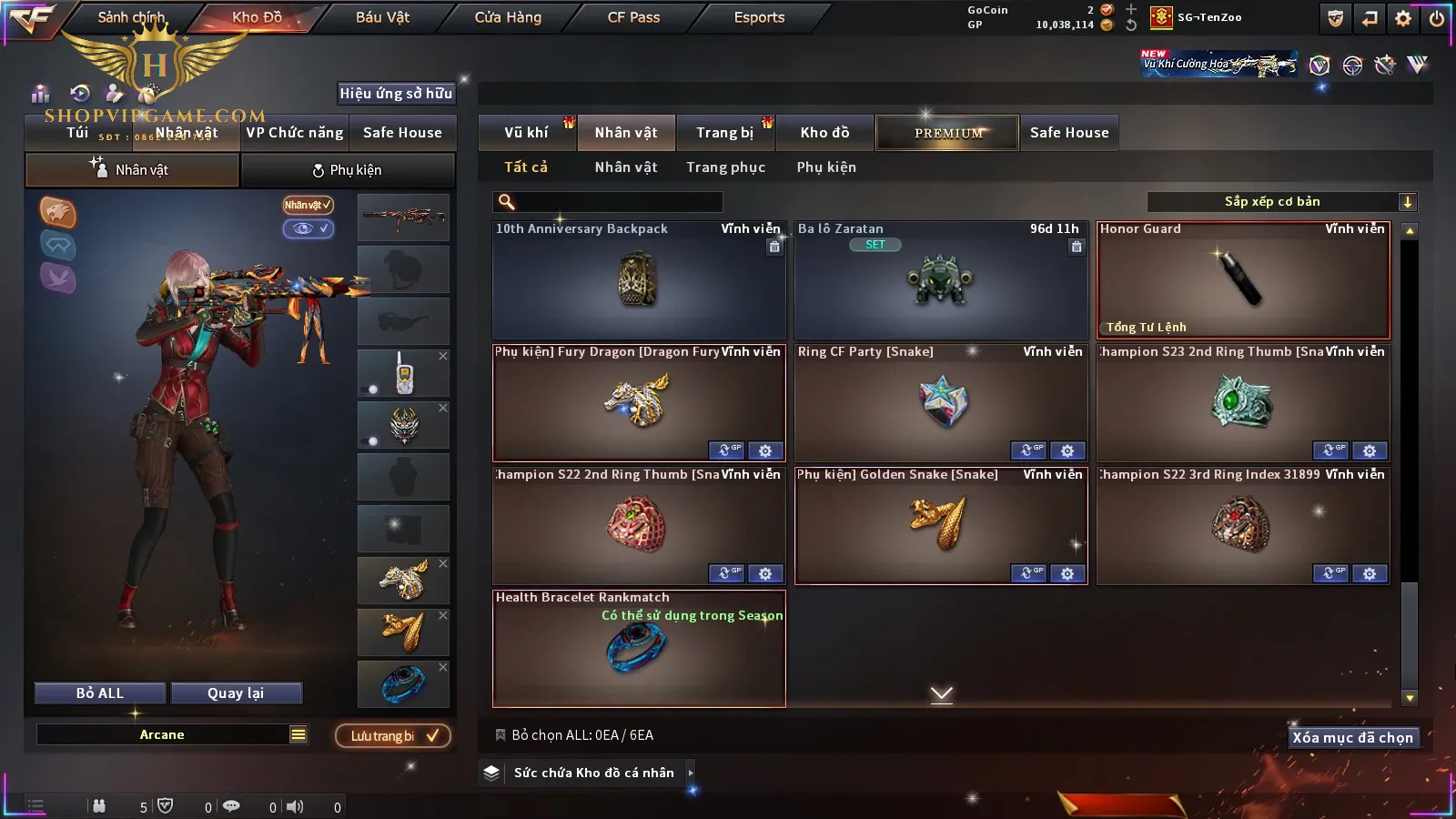This screenshot has height=819, width=1456.
Task: Switch to the Trang bị tab
Action: pos(724,133)
